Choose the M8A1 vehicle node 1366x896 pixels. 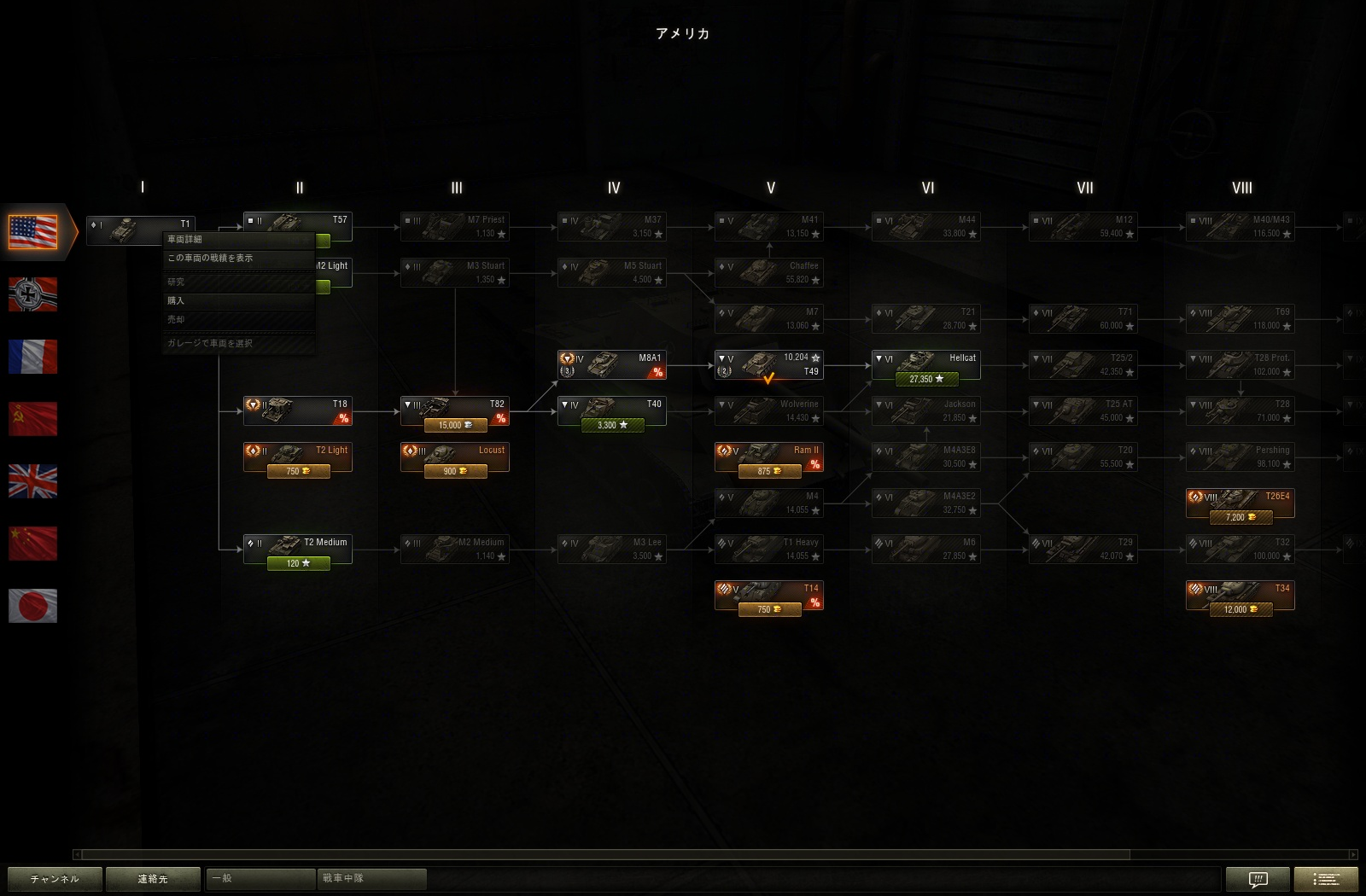coord(611,365)
